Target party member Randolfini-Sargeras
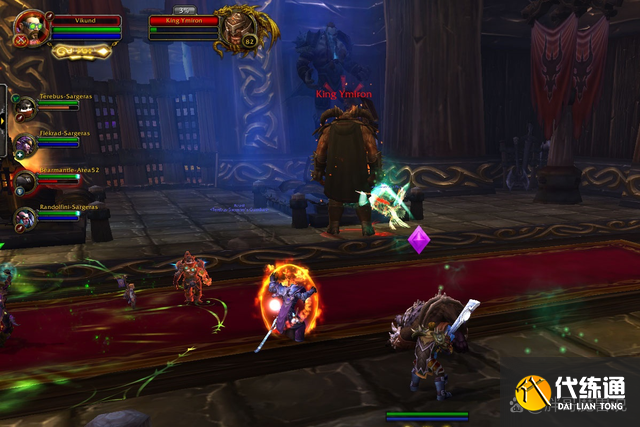640x427 pixels. 25,217
